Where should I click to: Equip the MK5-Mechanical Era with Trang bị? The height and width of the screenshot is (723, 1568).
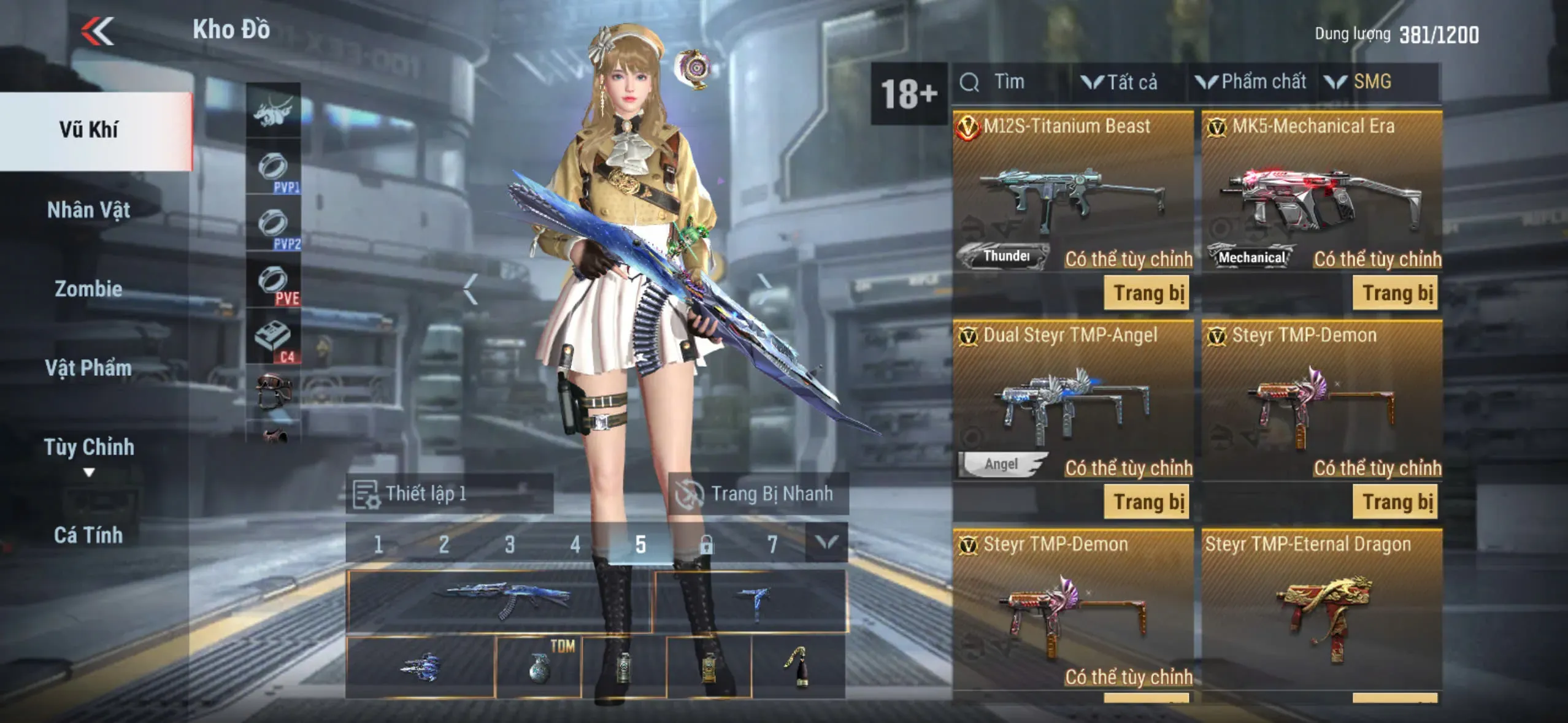pos(1396,293)
